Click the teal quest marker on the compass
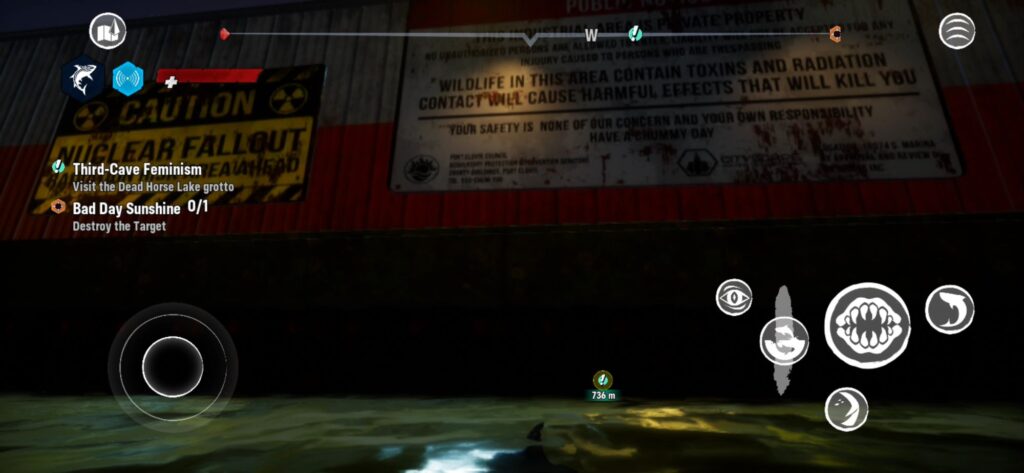Viewport: 1024px width, 473px height. [634, 35]
